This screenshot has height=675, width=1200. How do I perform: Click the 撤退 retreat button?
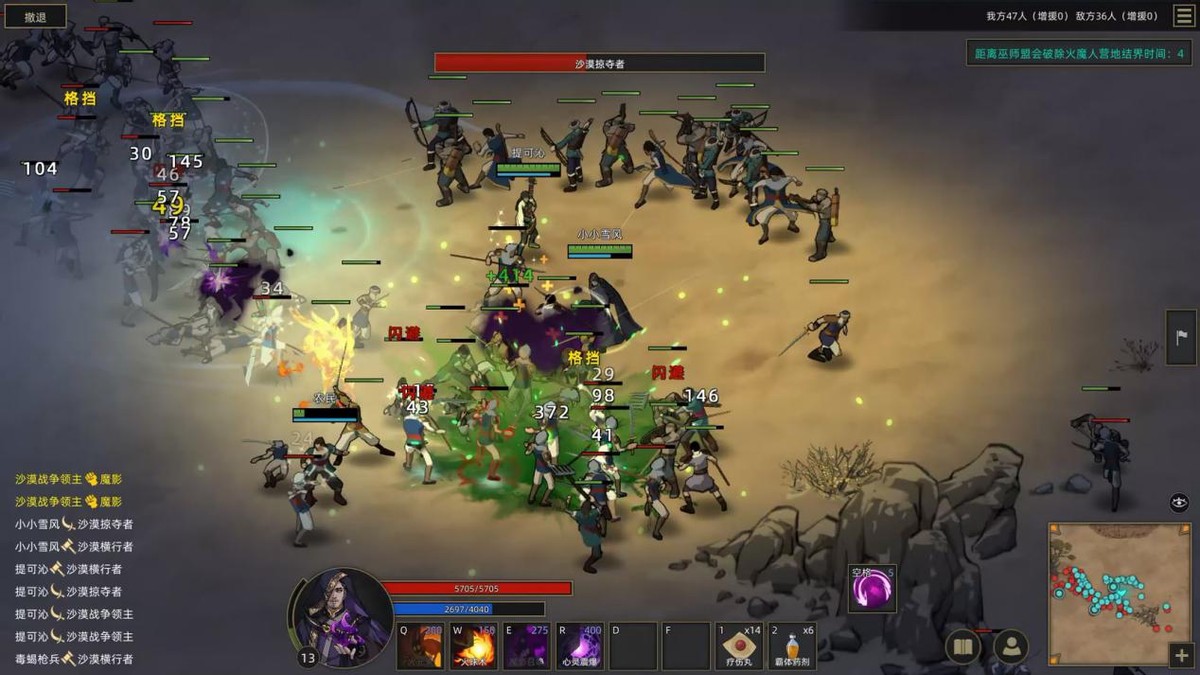tap(35, 16)
